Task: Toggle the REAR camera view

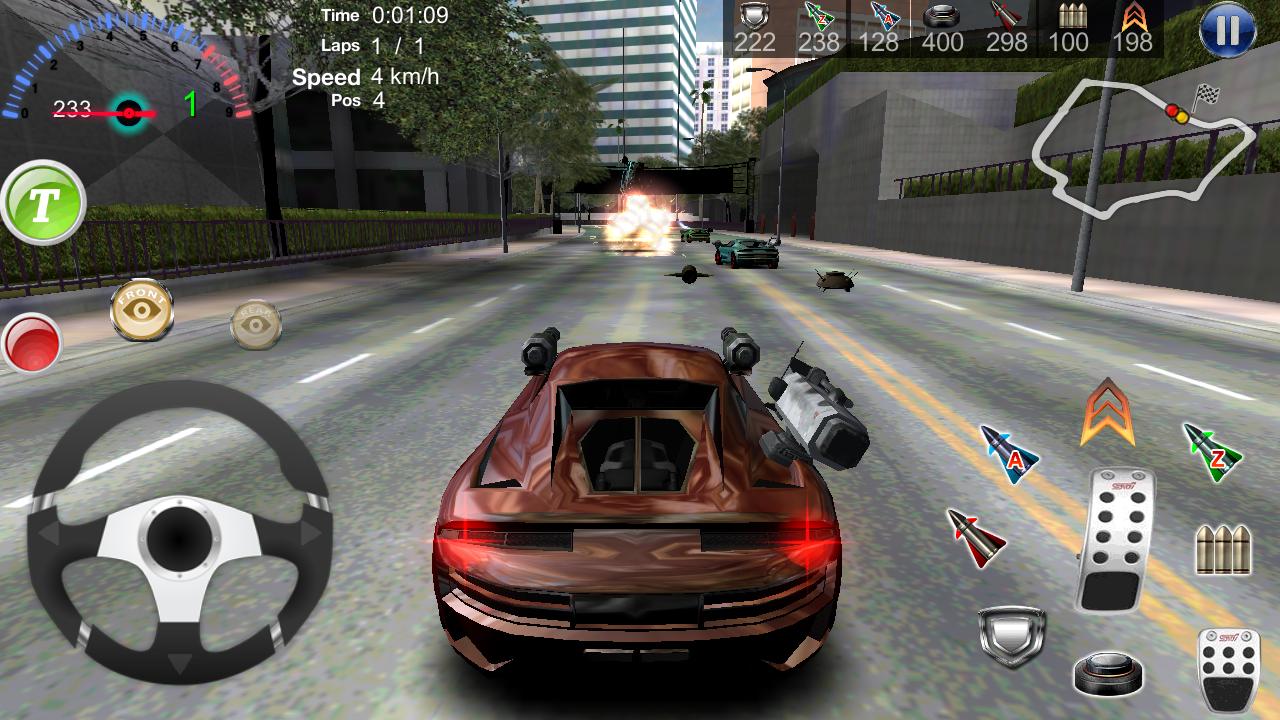Action: point(258,325)
